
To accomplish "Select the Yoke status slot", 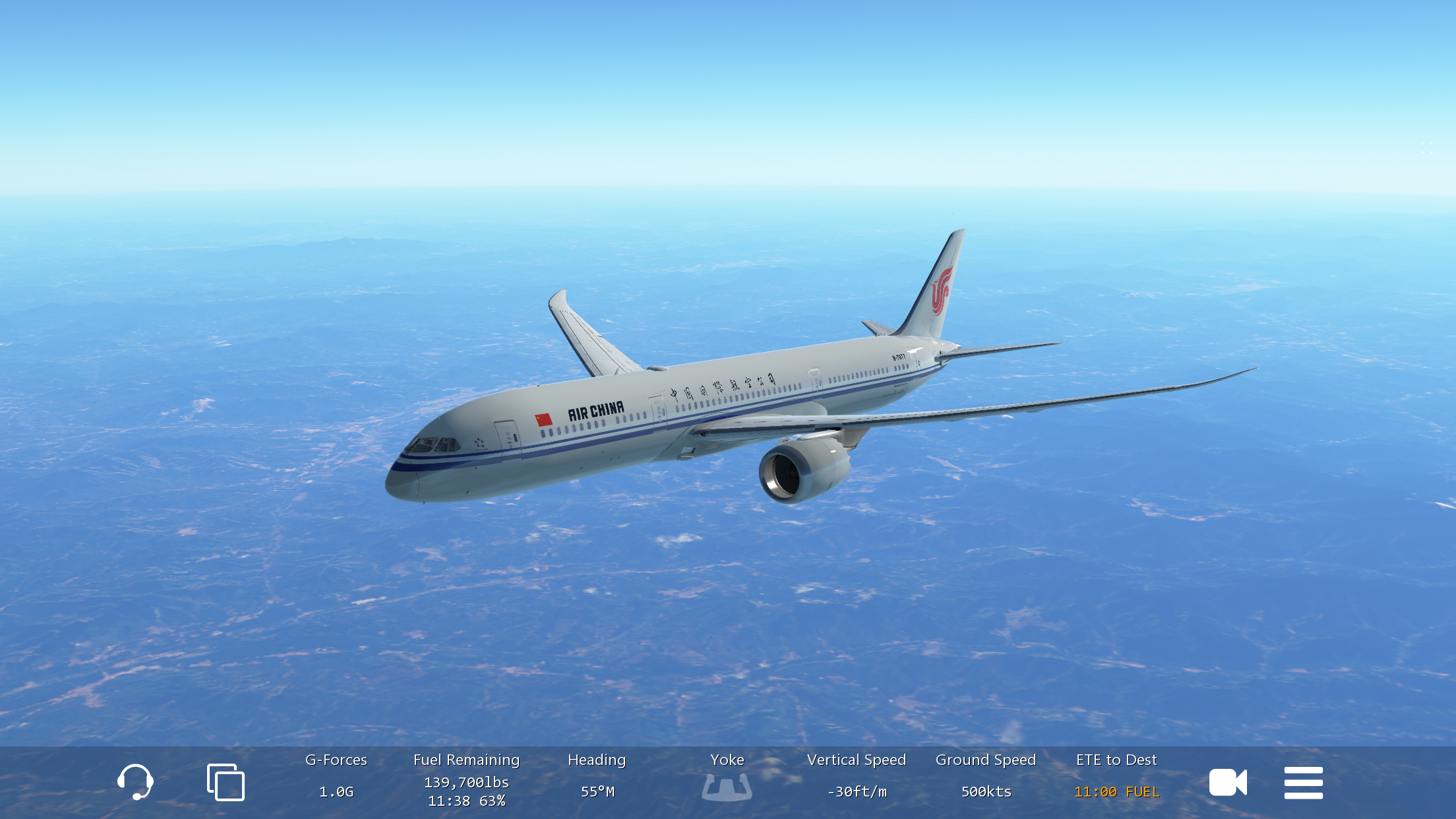I will [727, 779].
